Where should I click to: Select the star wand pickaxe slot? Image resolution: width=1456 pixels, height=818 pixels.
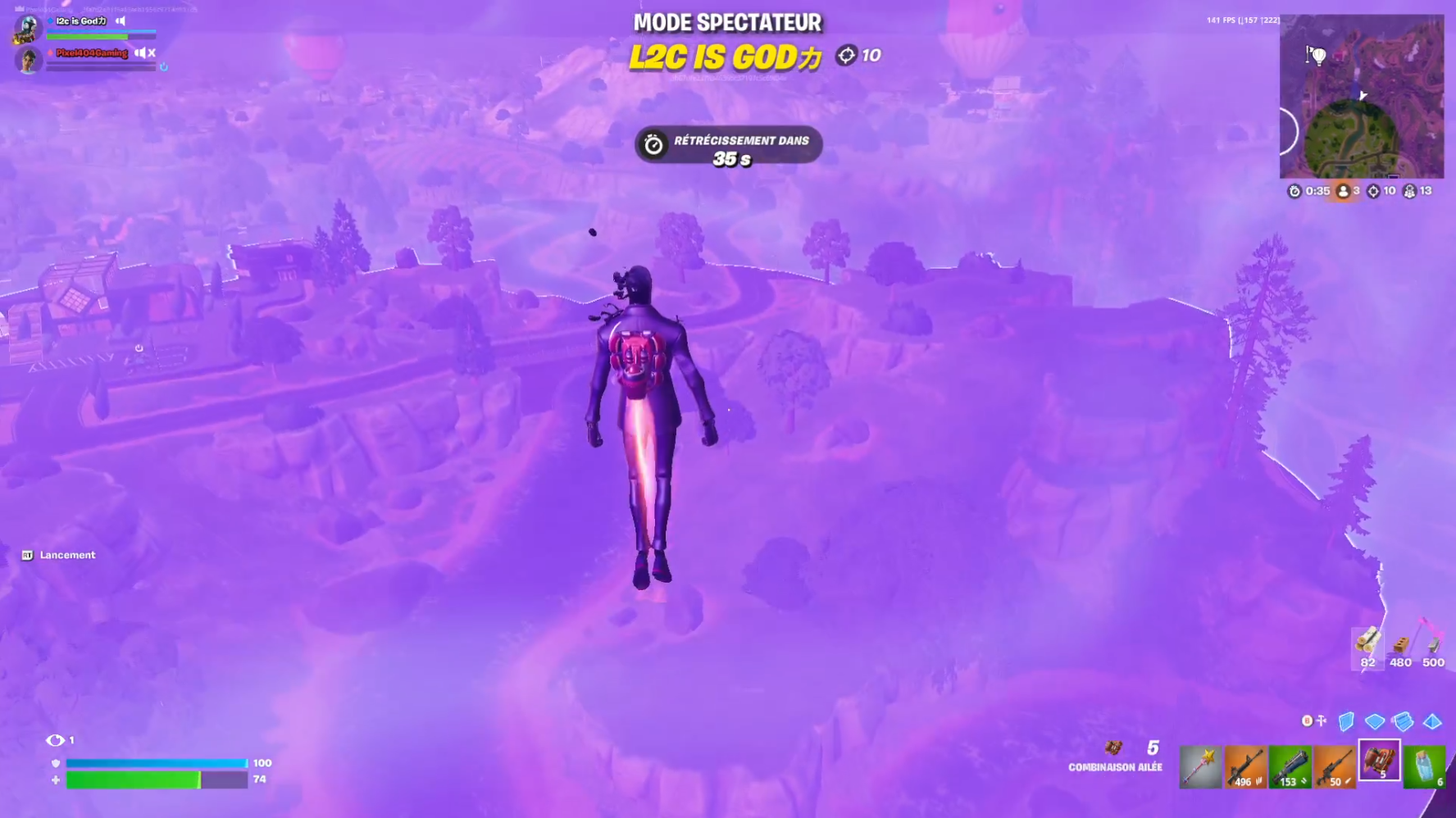click(x=1200, y=767)
